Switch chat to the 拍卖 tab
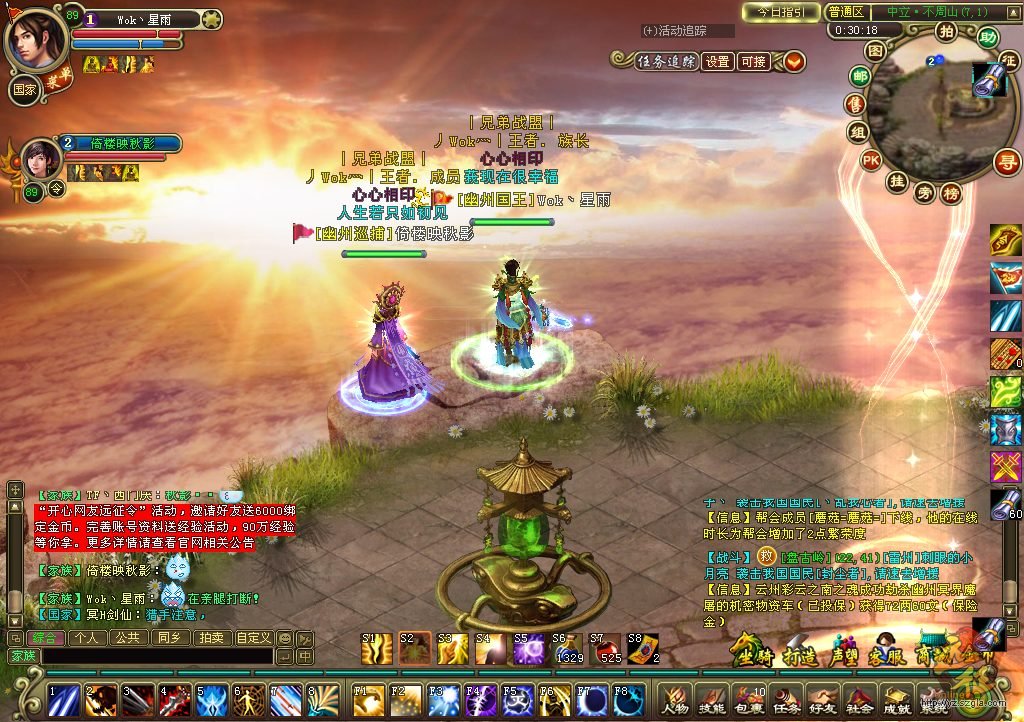The height and width of the screenshot is (722, 1024). click(x=211, y=637)
